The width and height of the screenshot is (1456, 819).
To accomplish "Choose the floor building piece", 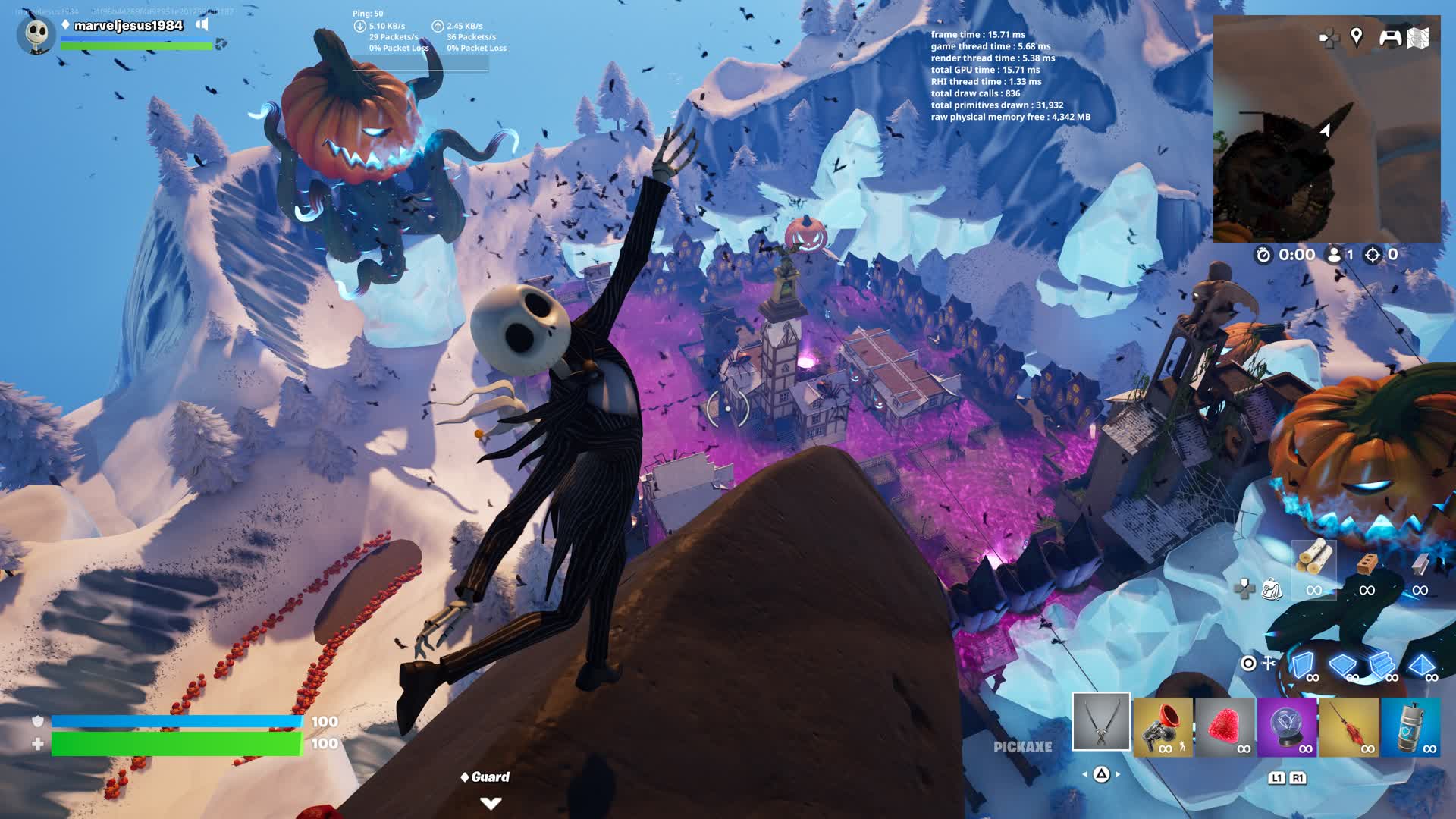I will click(1341, 665).
